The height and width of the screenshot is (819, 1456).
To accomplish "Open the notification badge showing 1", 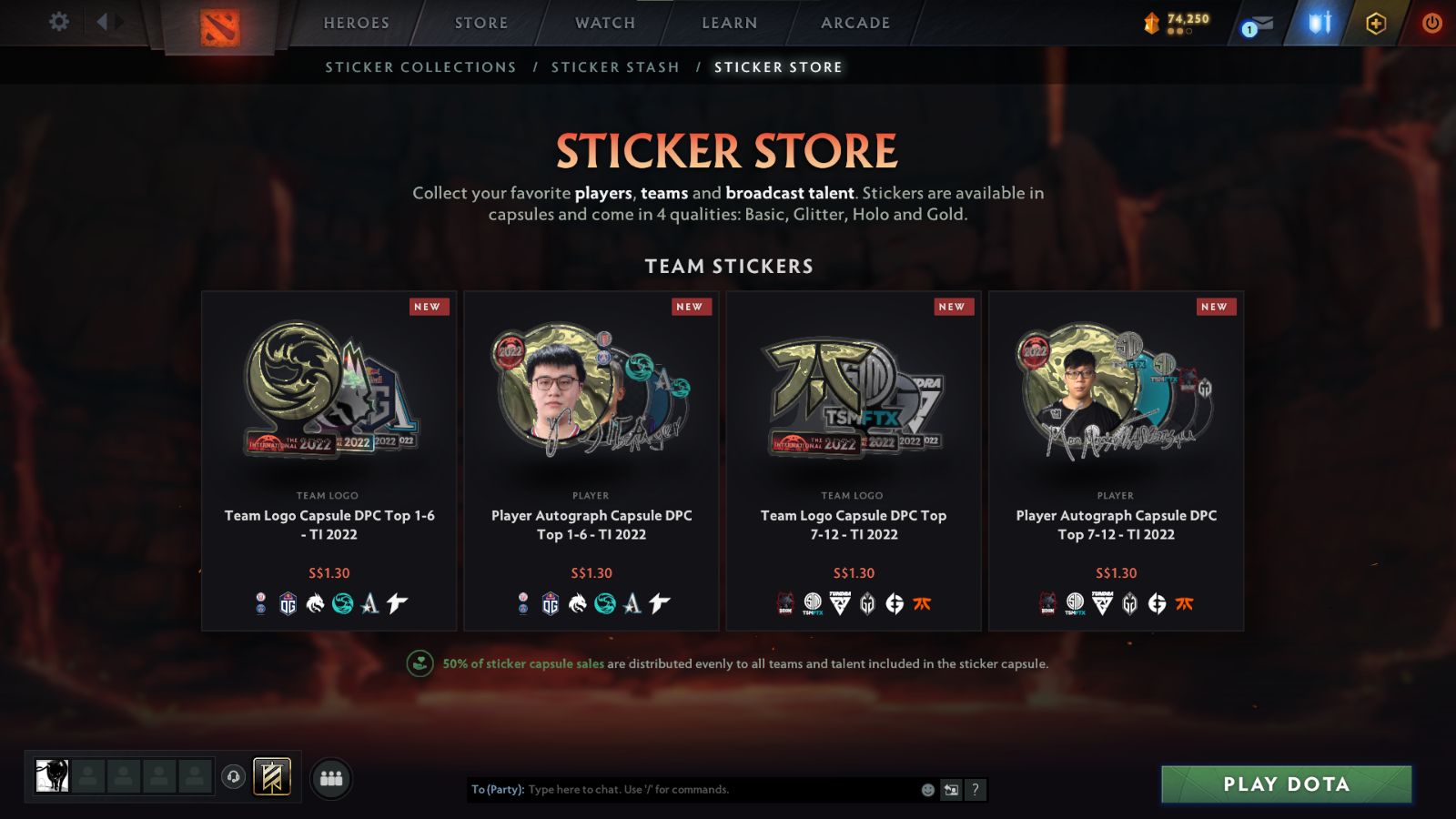I will (x=1251, y=28).
